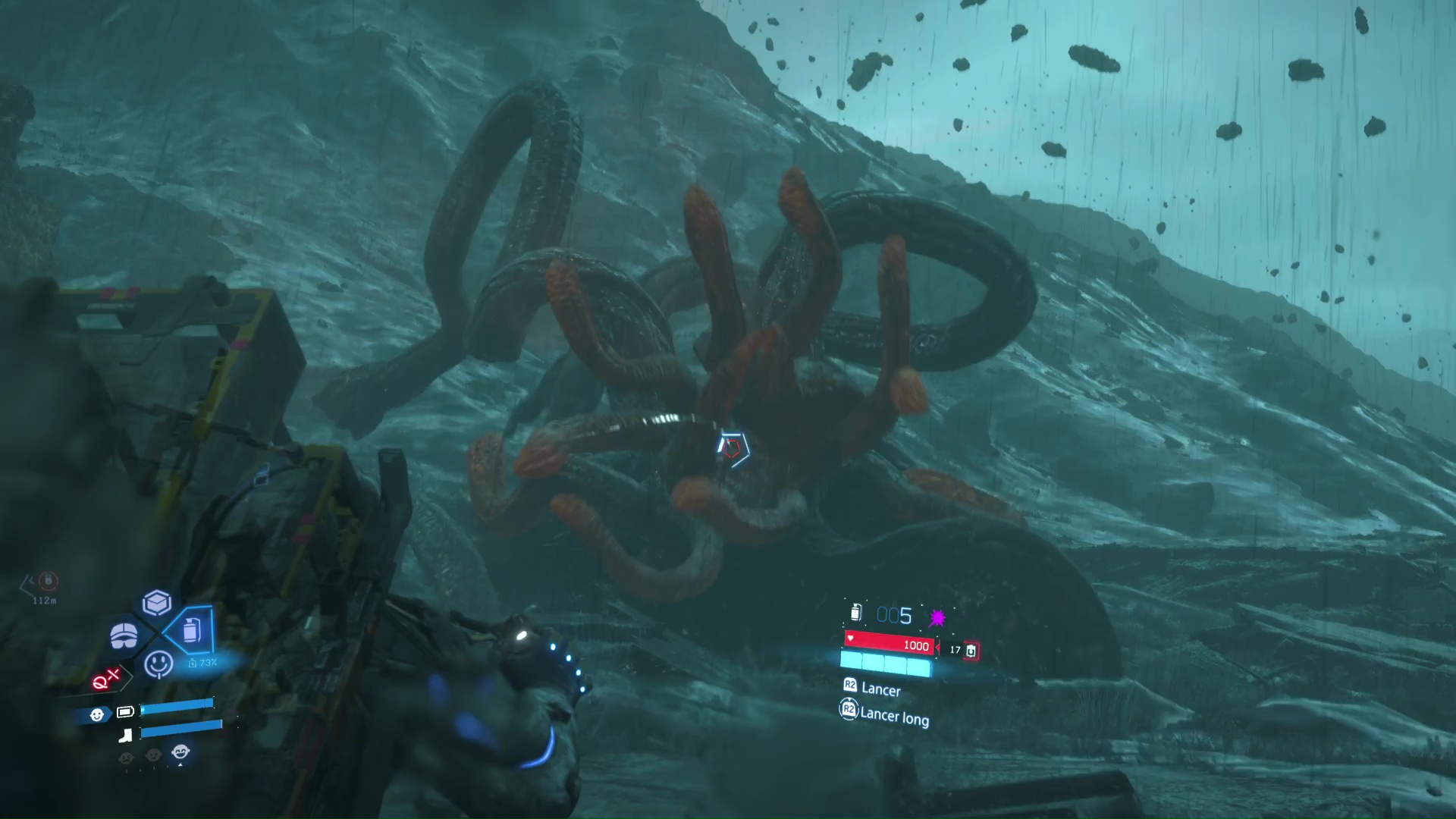Pick the smiley face wheel icon

click(158, 664)
